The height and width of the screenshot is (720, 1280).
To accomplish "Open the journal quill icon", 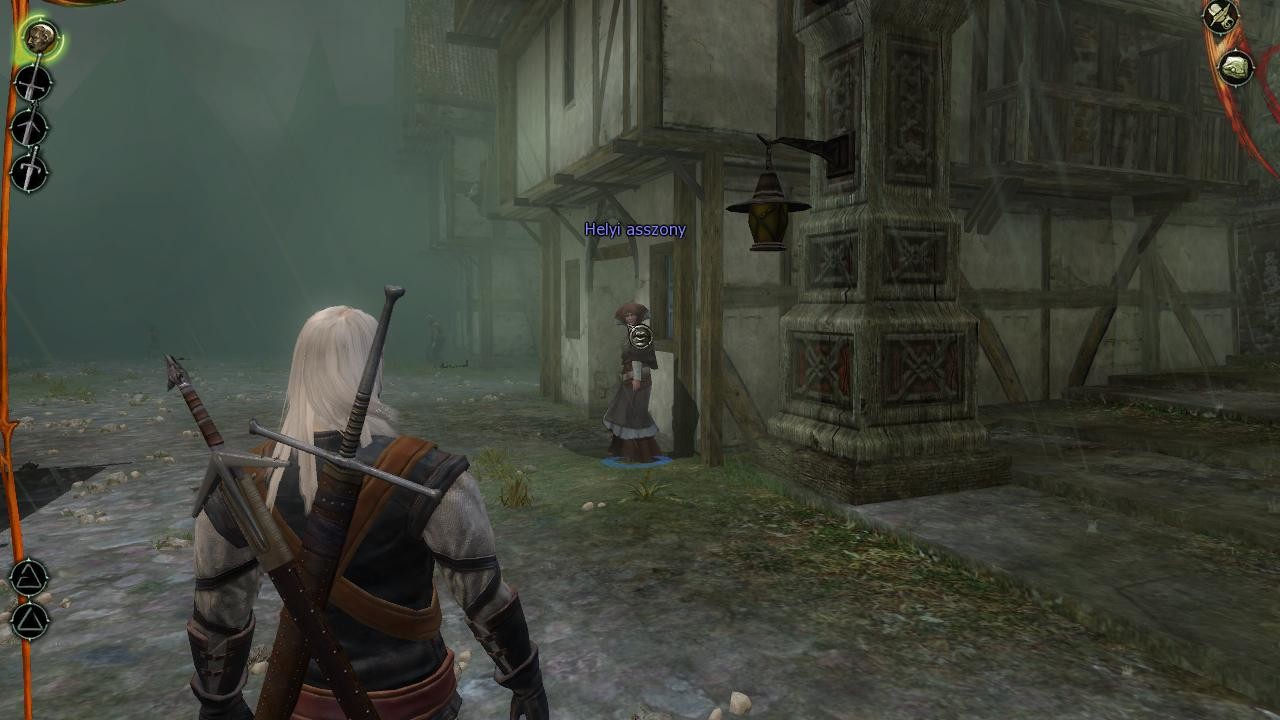I will tap(1220, 17).
